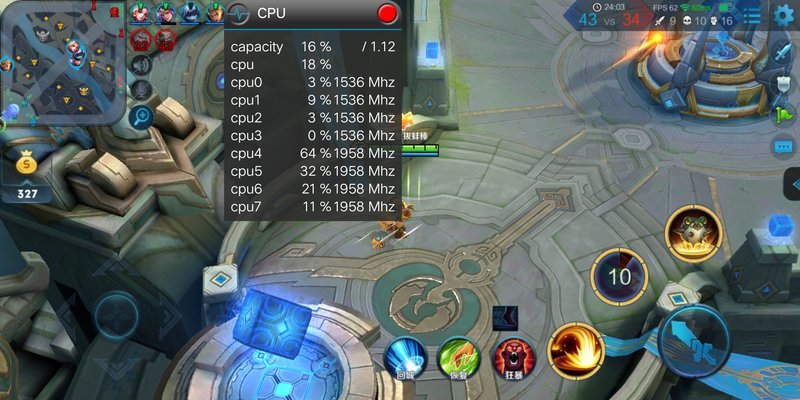Stop recording with the red CPU overlay button

tap(388, 13)
